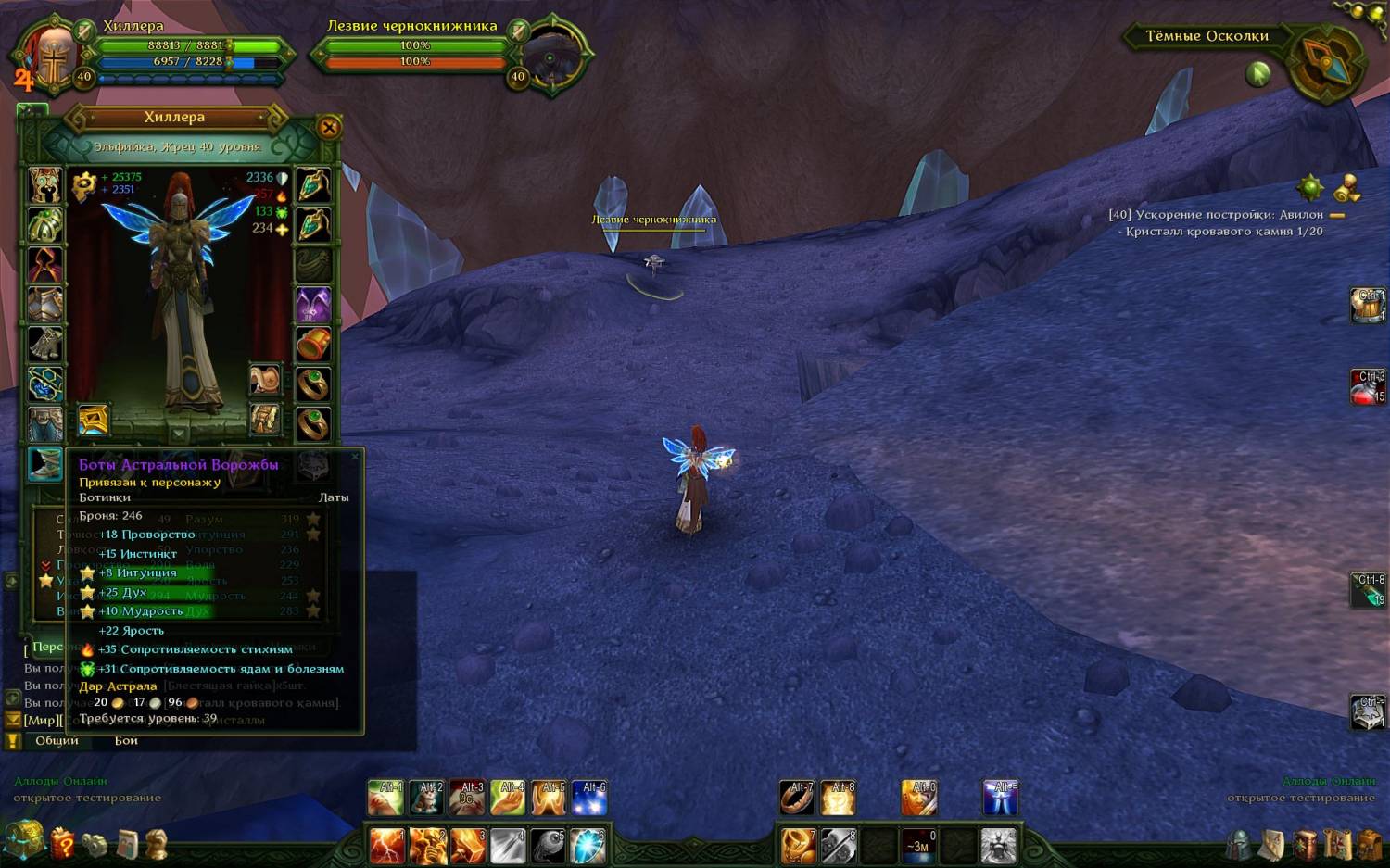Select the chest armor equipment slot
The width and height of the screenshot is (1390, 868).
(x=44, y=305)
